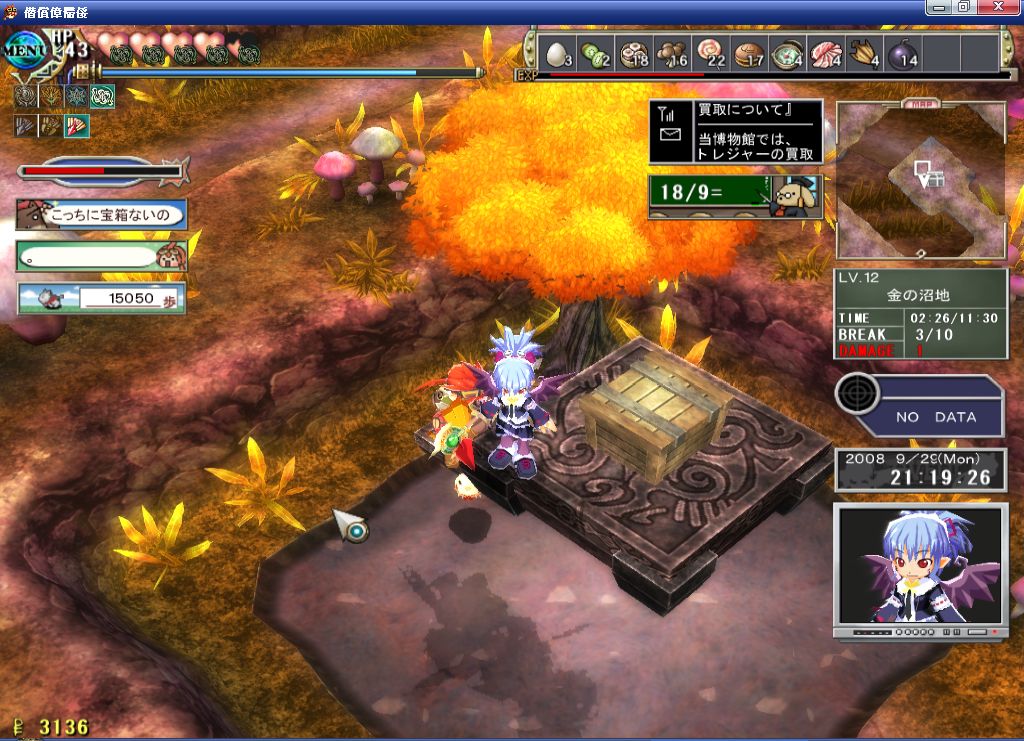Select the mushroom cluster item slot

click(670, 52)
